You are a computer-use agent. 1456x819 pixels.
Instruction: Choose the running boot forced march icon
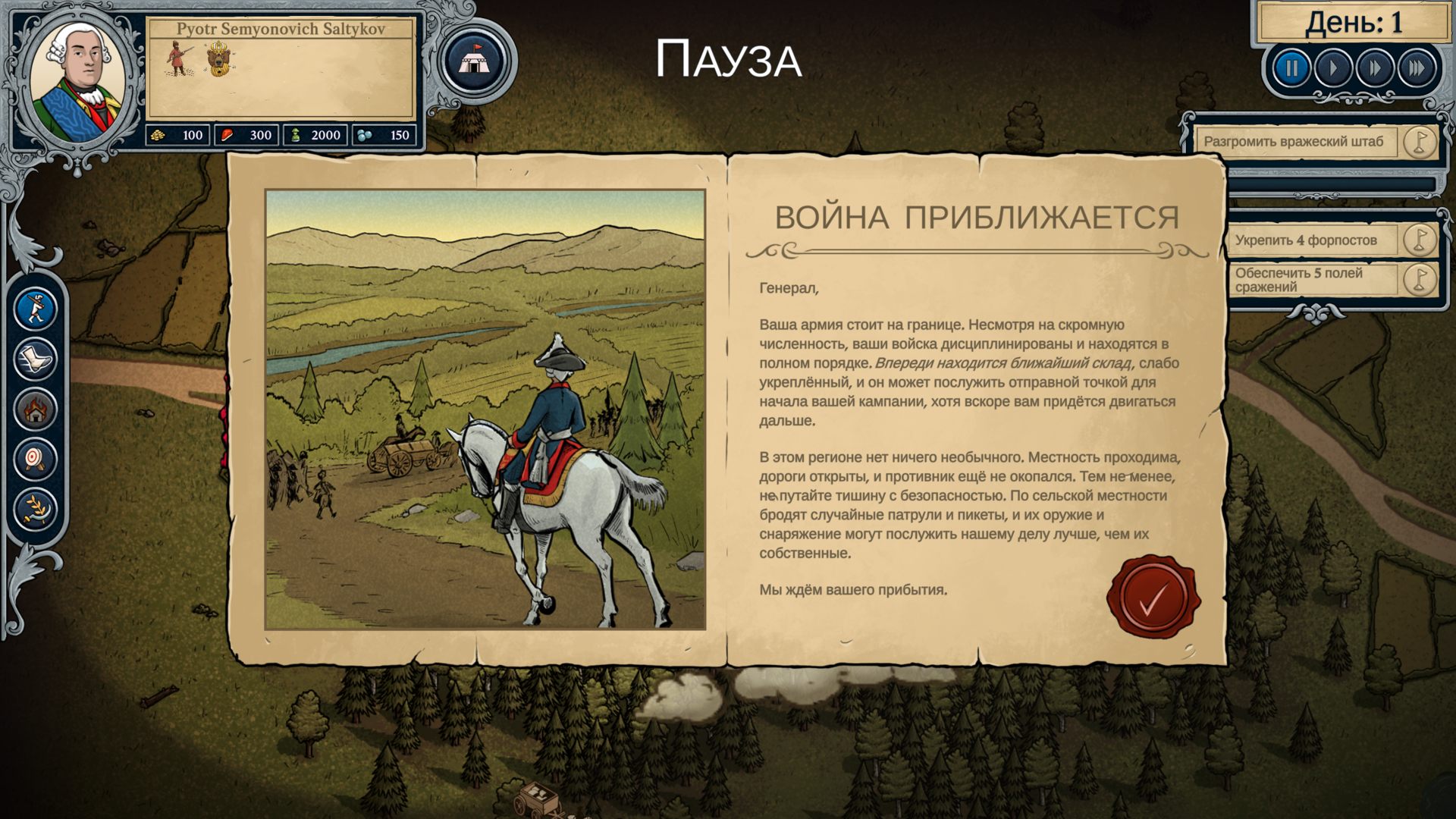click(x=36, y=359)
